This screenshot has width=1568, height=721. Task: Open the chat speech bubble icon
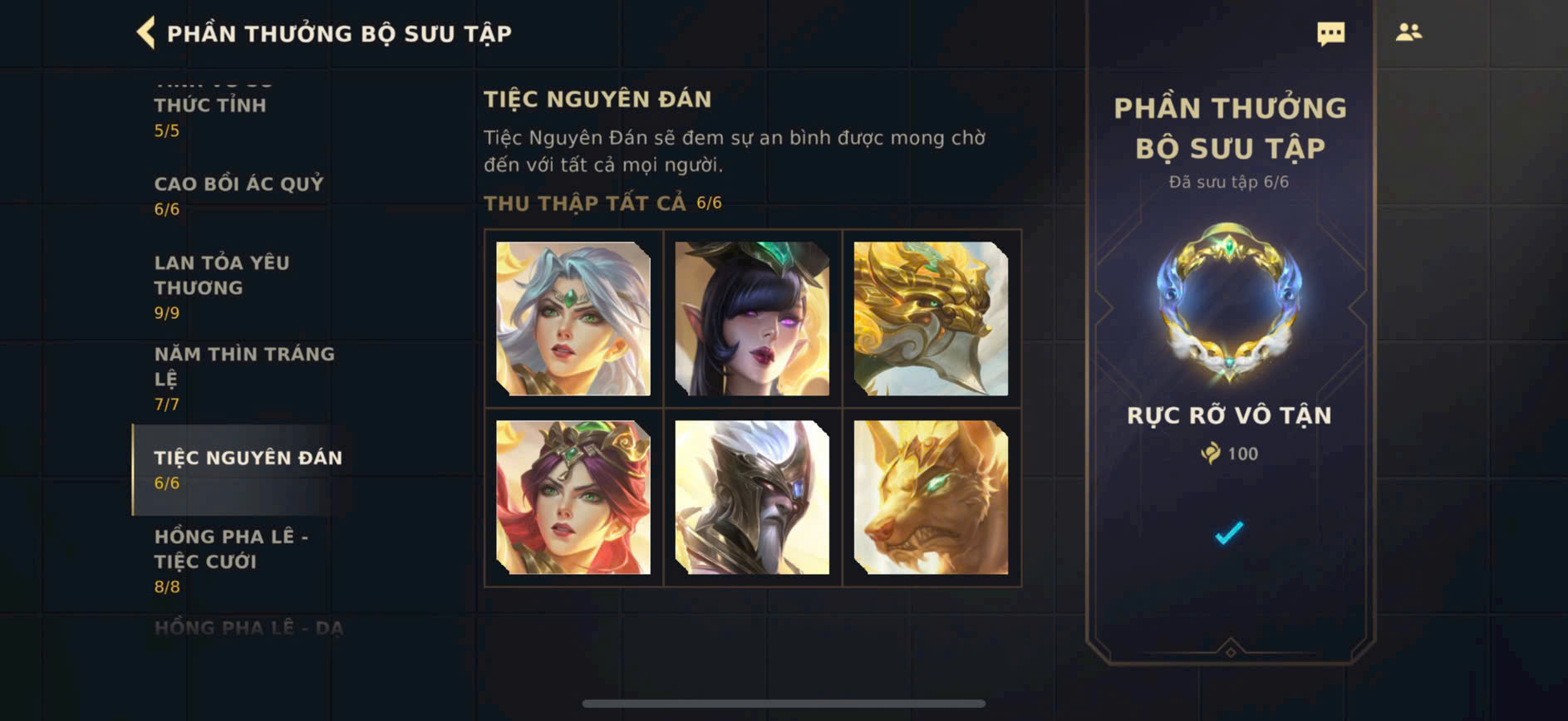(1330, 33)
